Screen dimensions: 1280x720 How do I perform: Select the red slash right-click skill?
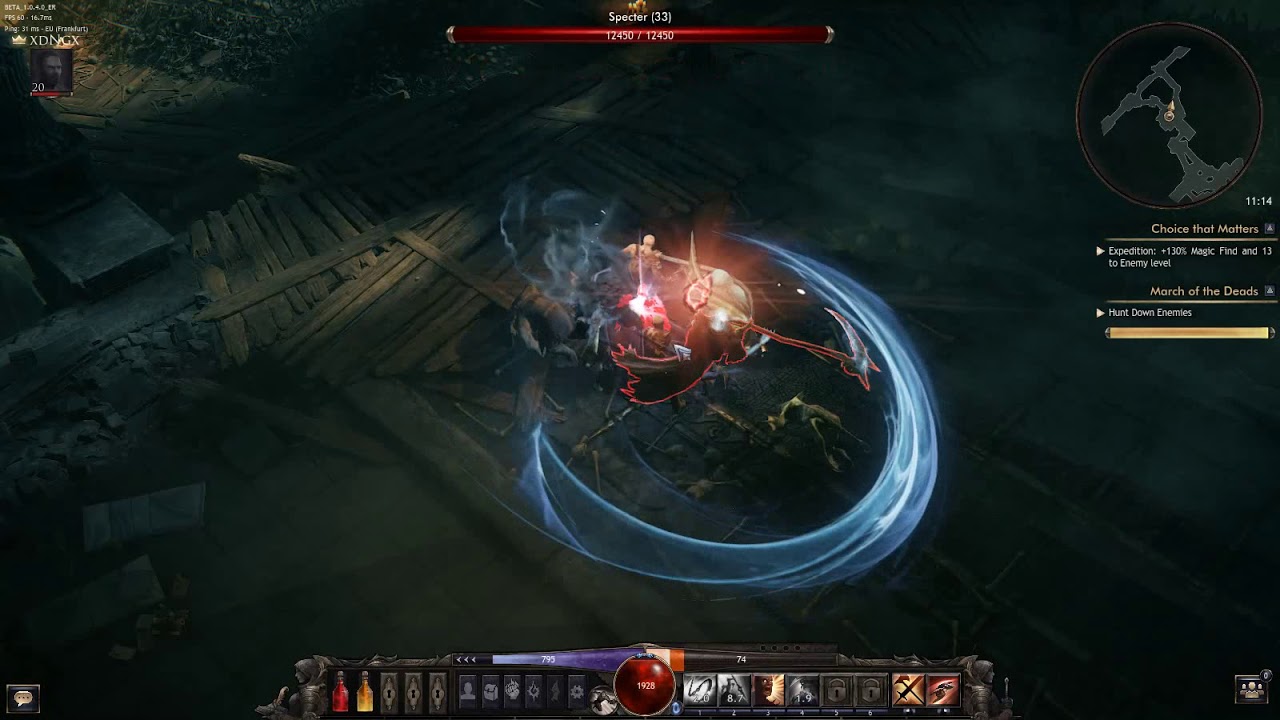pos(943,690)
